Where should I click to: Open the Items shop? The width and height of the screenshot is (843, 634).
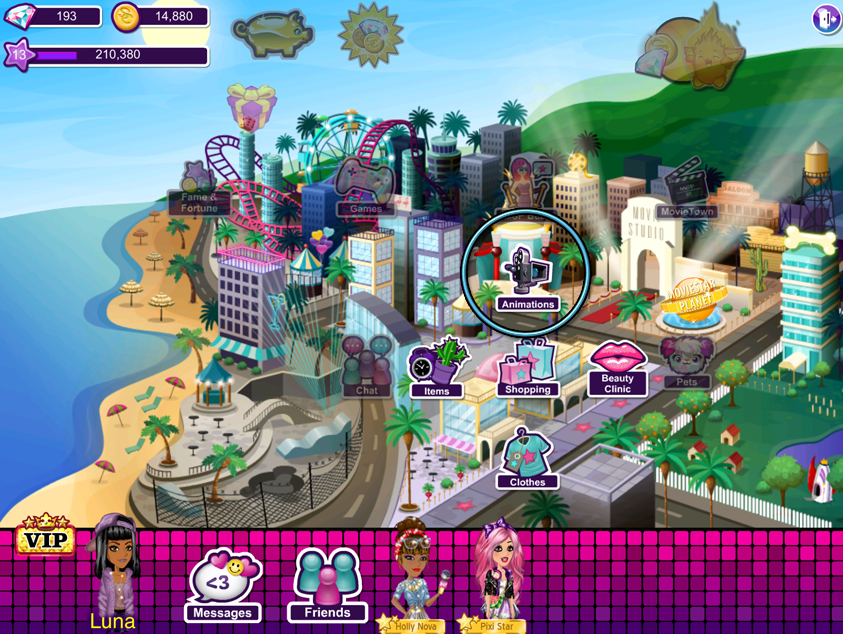437,368
